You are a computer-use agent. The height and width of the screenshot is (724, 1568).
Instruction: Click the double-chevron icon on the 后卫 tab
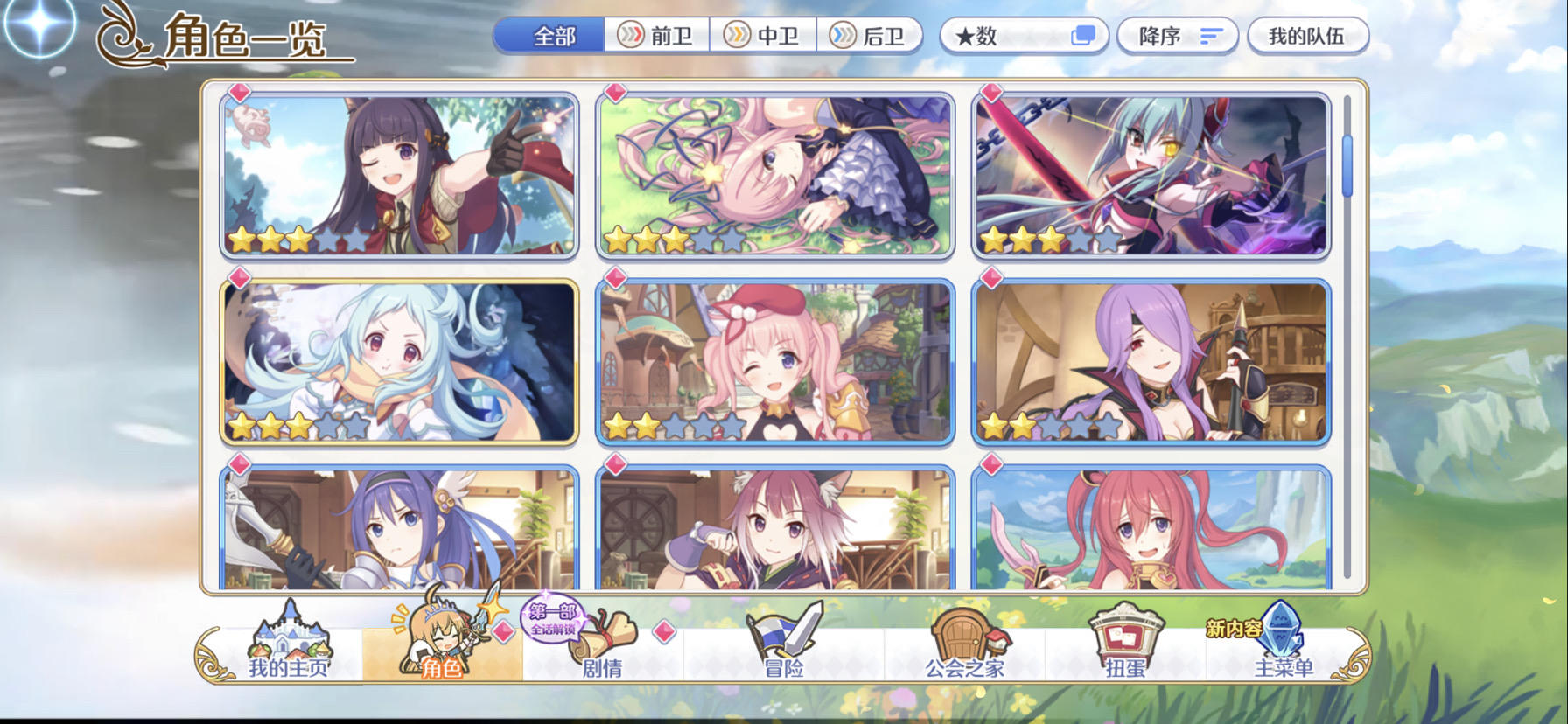(845, 35)
